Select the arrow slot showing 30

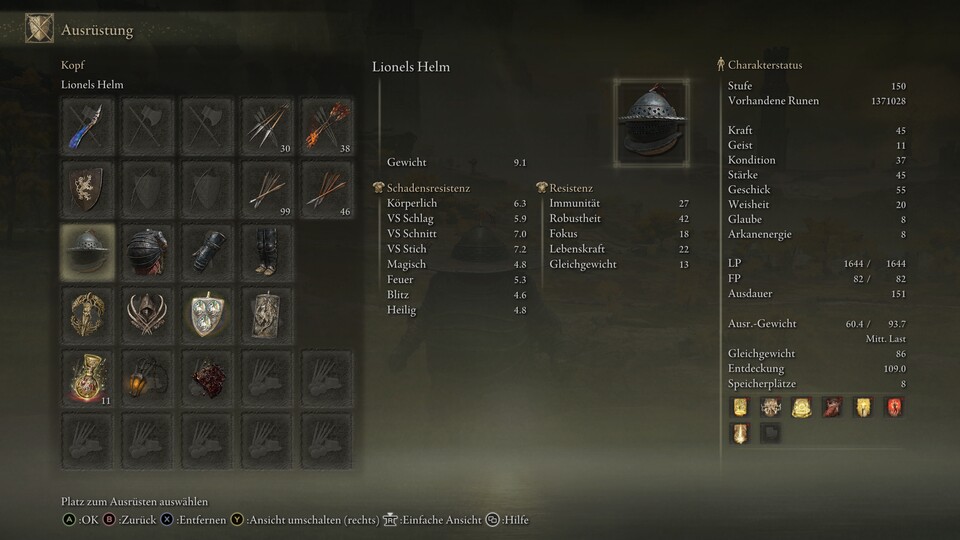[267, 126]
